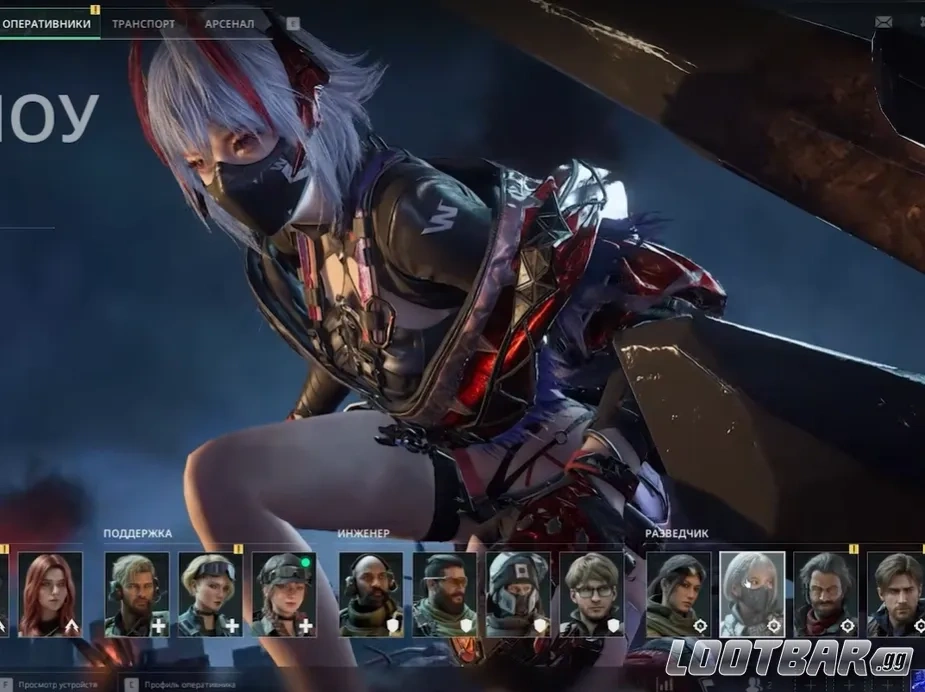Select the blonde support operator wearing goggles
This screenshot has width=925, height=692.
[211, 594]
